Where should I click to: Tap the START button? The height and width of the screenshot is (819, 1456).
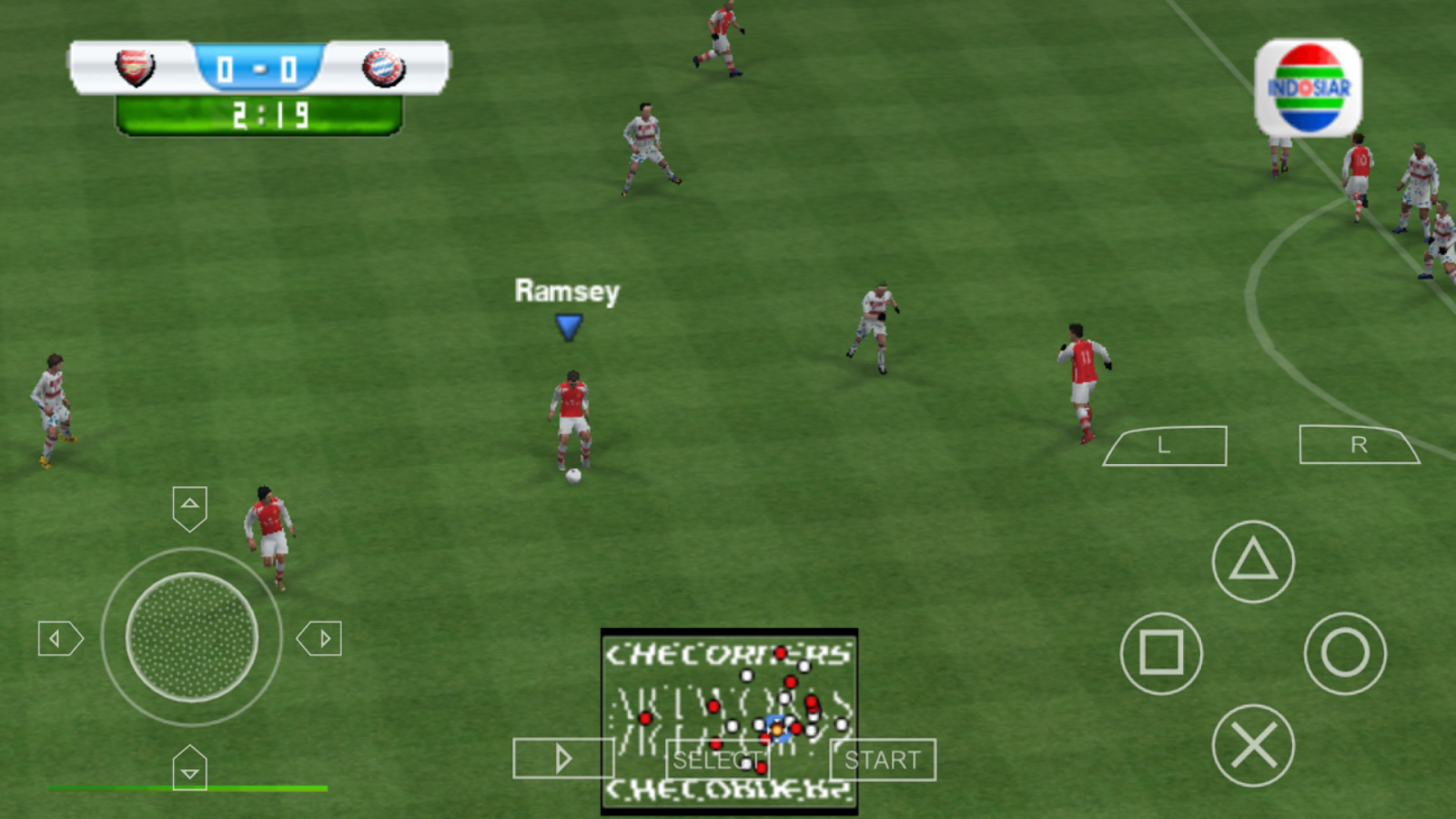tap(882, 760)
